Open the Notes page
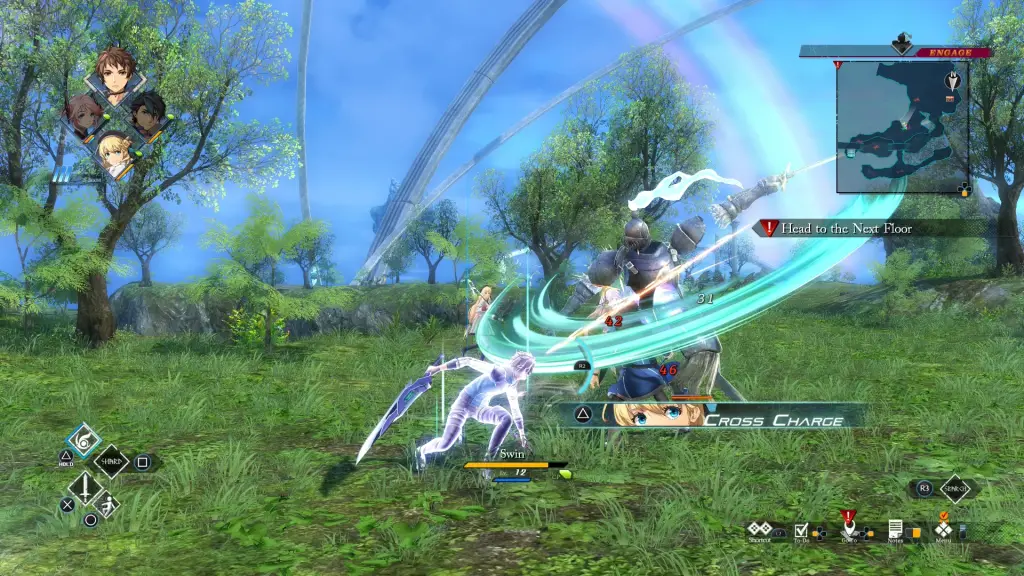1024x576 pixels. click(895, 530)
